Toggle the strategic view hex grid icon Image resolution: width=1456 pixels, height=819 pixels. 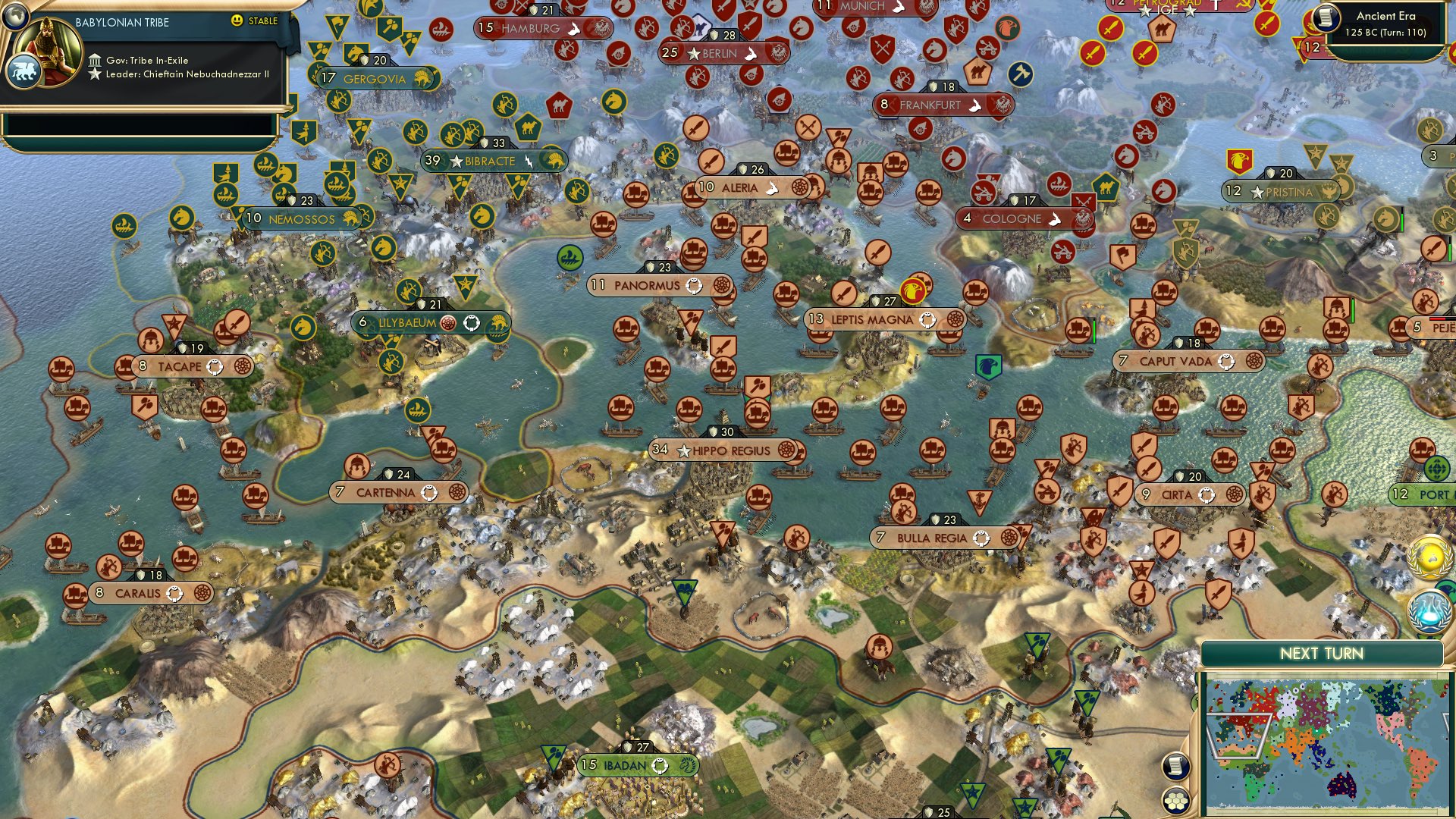(x=1175, y=802)
